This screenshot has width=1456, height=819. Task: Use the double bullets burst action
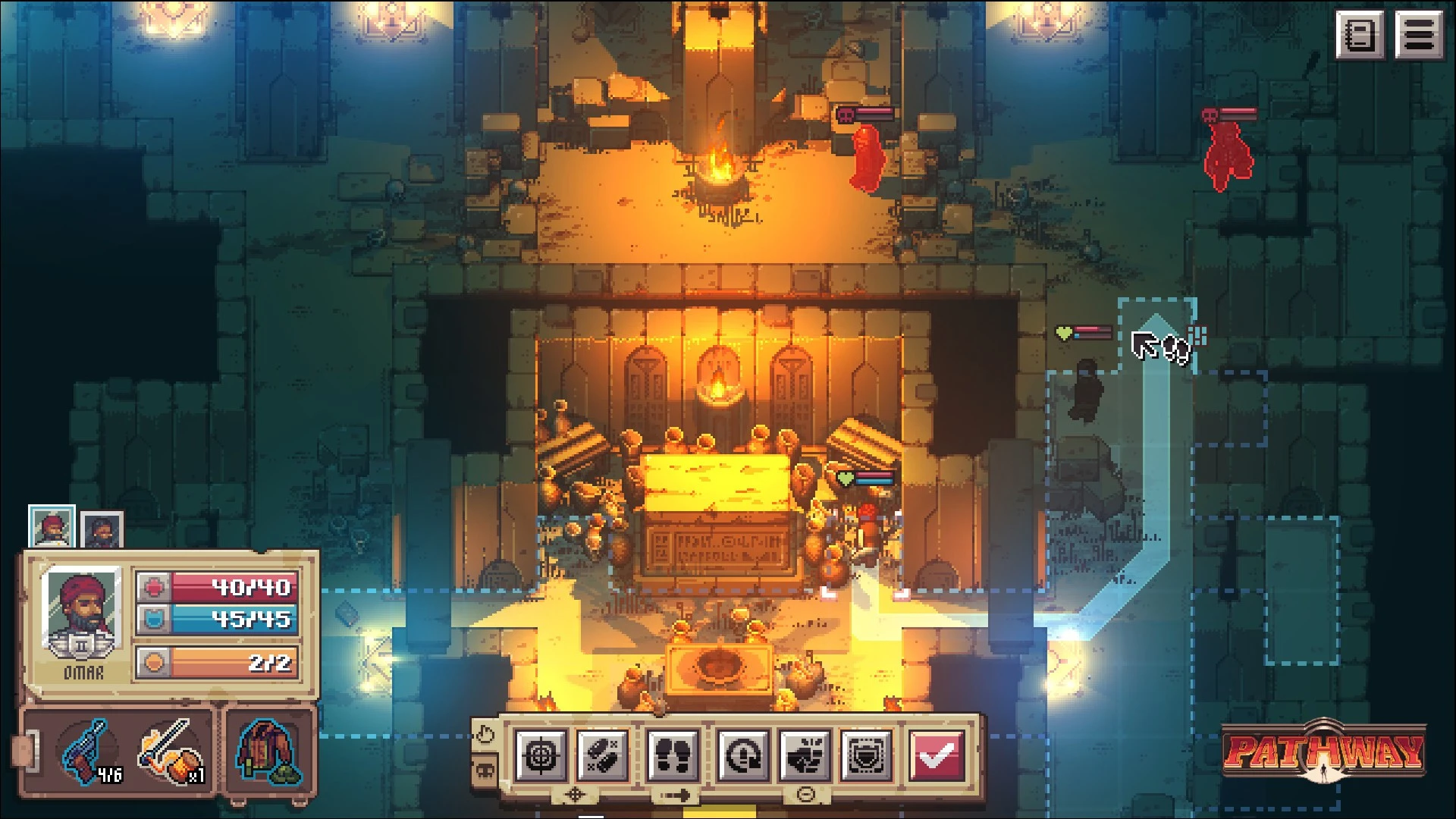pos(603,755)
